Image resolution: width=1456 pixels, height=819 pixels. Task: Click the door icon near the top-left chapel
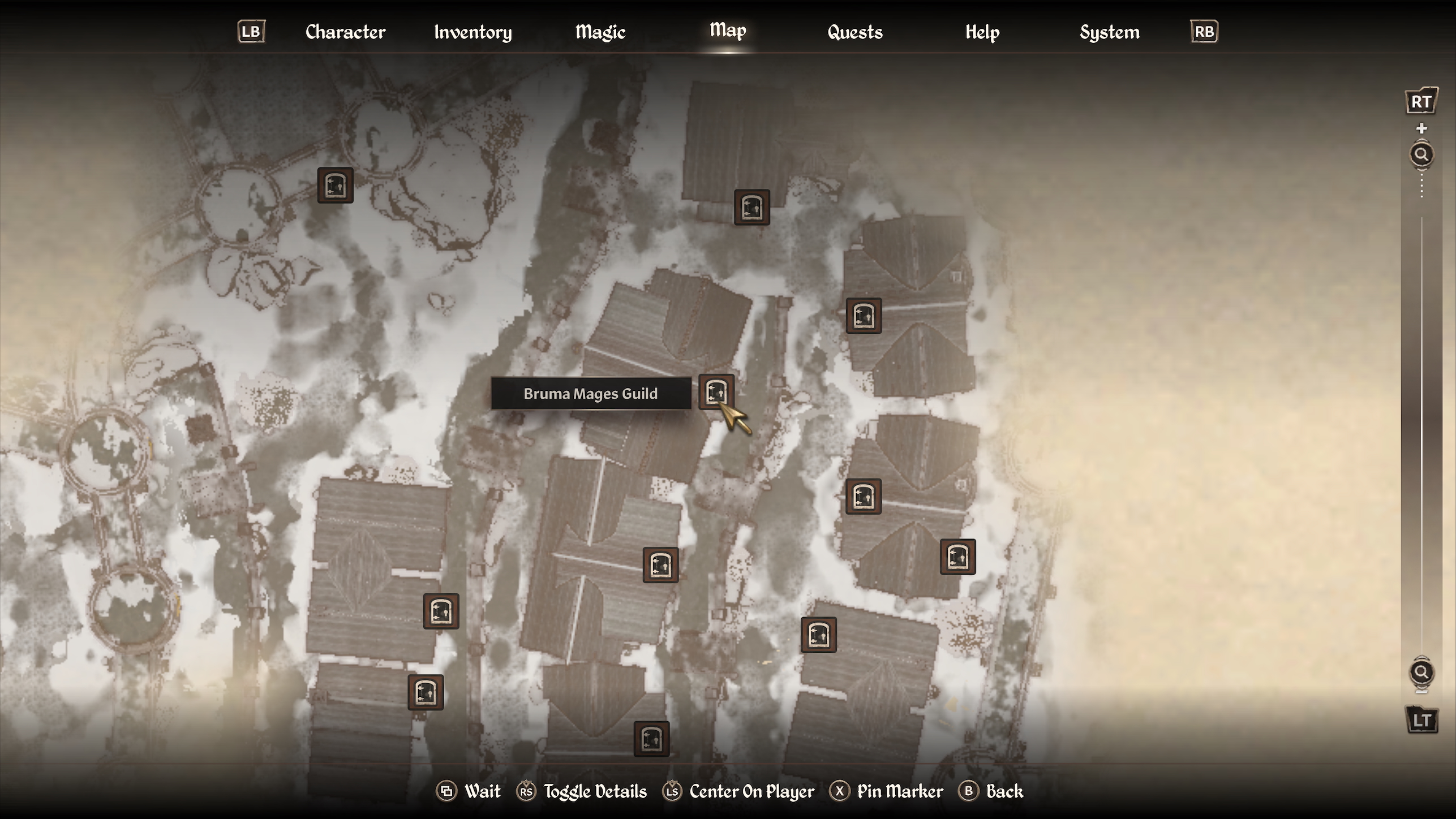pyautogui.click(x=336, y=185)
